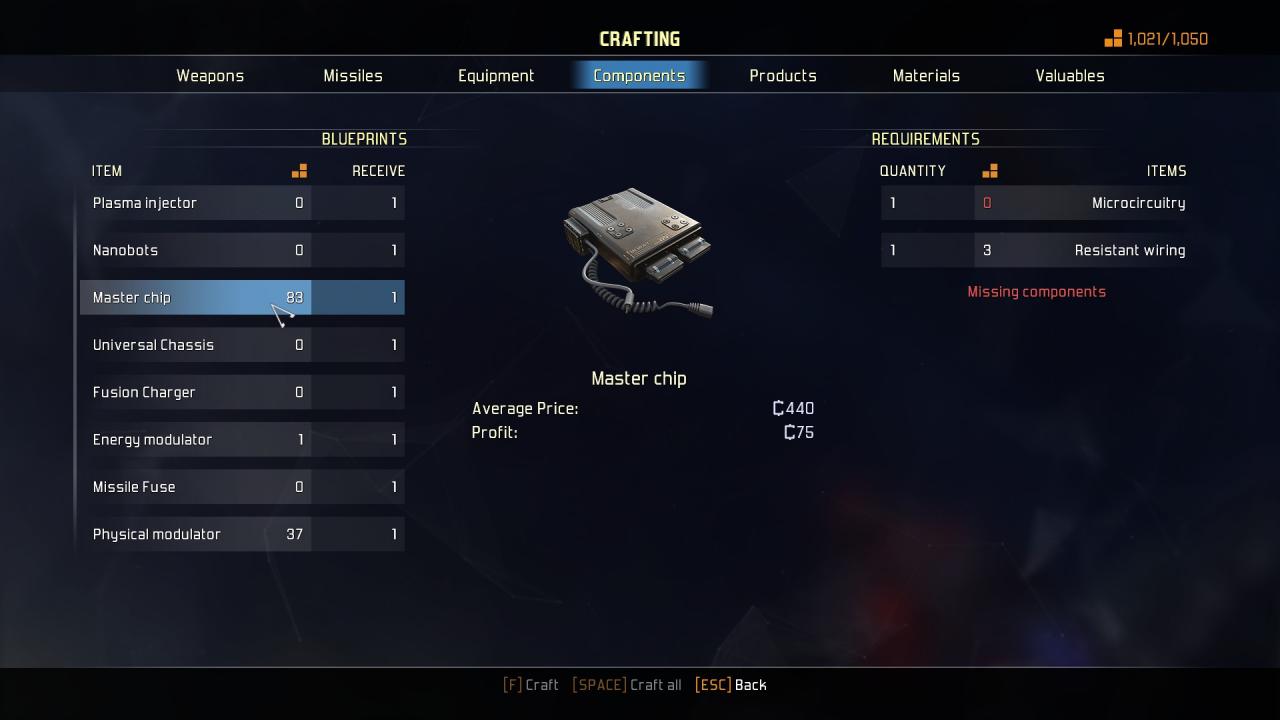Screen dimensions: 1280x720
Task: Open the Missiles tab
Action: click(353, 76)
